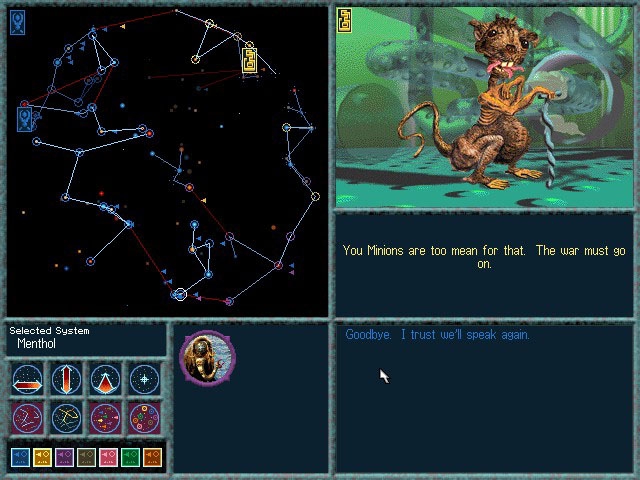Choose the Goodbye dialogue reply
This screenshot has width=640, height=480.
pyautogui.click(x=437, y=335)
